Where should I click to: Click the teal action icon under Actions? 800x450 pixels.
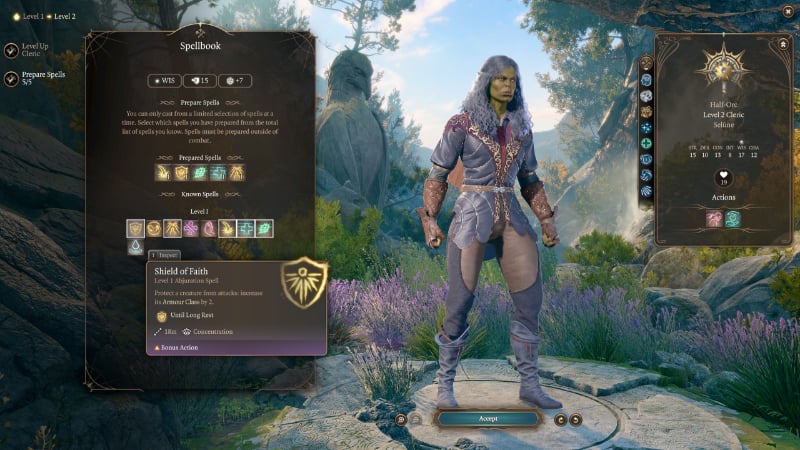pyautogui.click(x=732, y=218)
